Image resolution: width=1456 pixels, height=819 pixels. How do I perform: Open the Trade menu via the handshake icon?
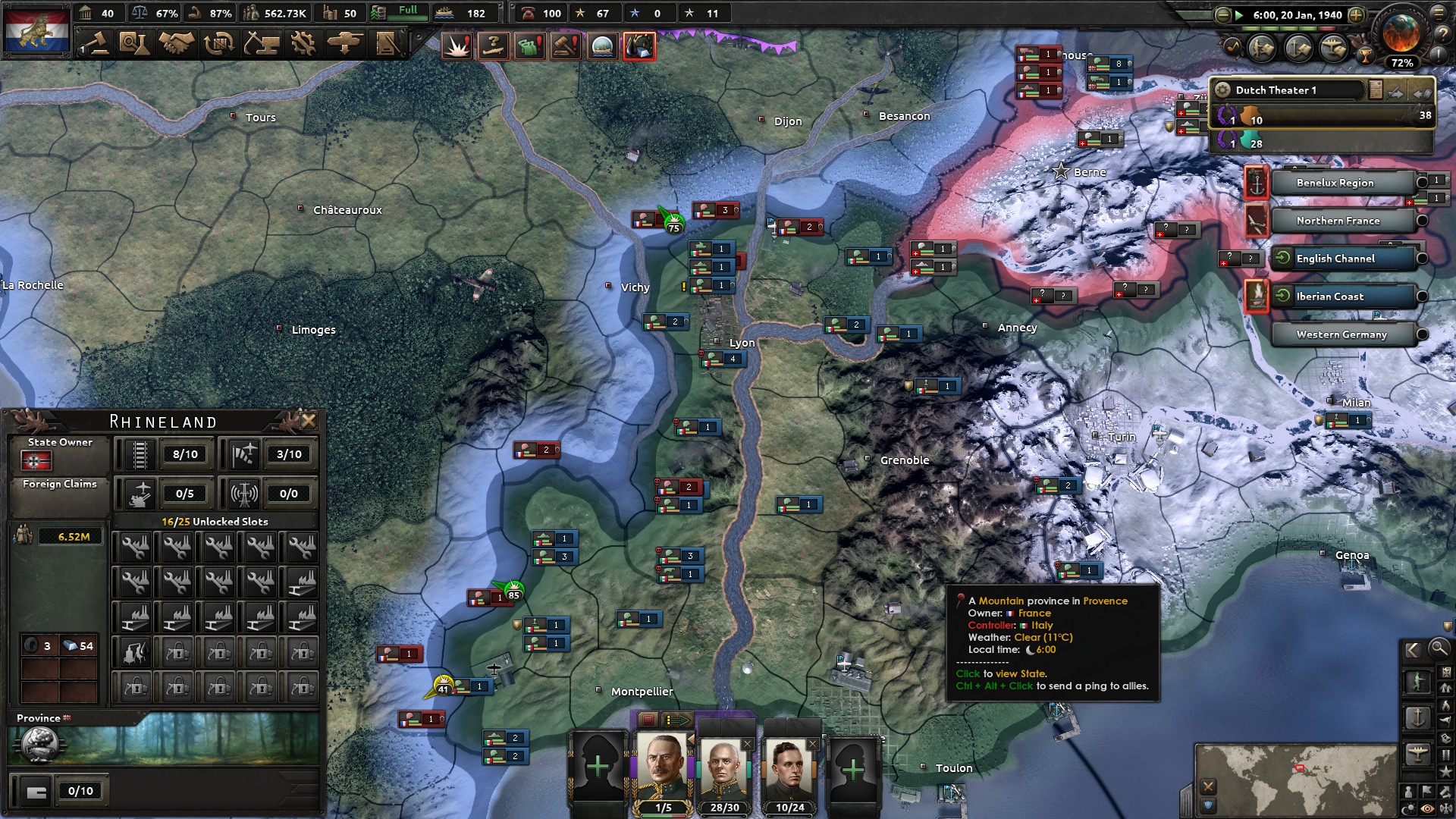point(174,43)
